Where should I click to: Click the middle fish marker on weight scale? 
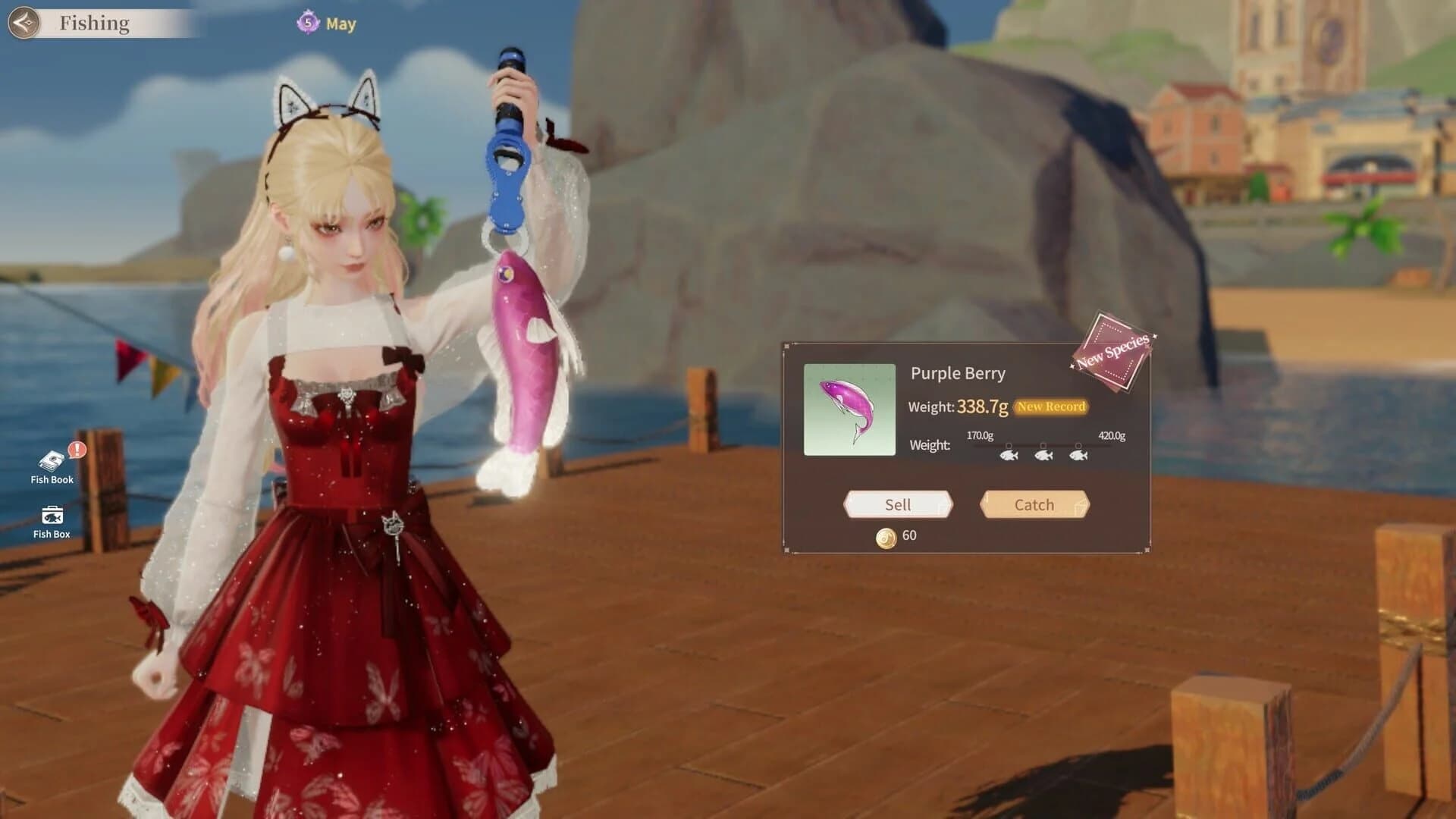point(1043,457)
